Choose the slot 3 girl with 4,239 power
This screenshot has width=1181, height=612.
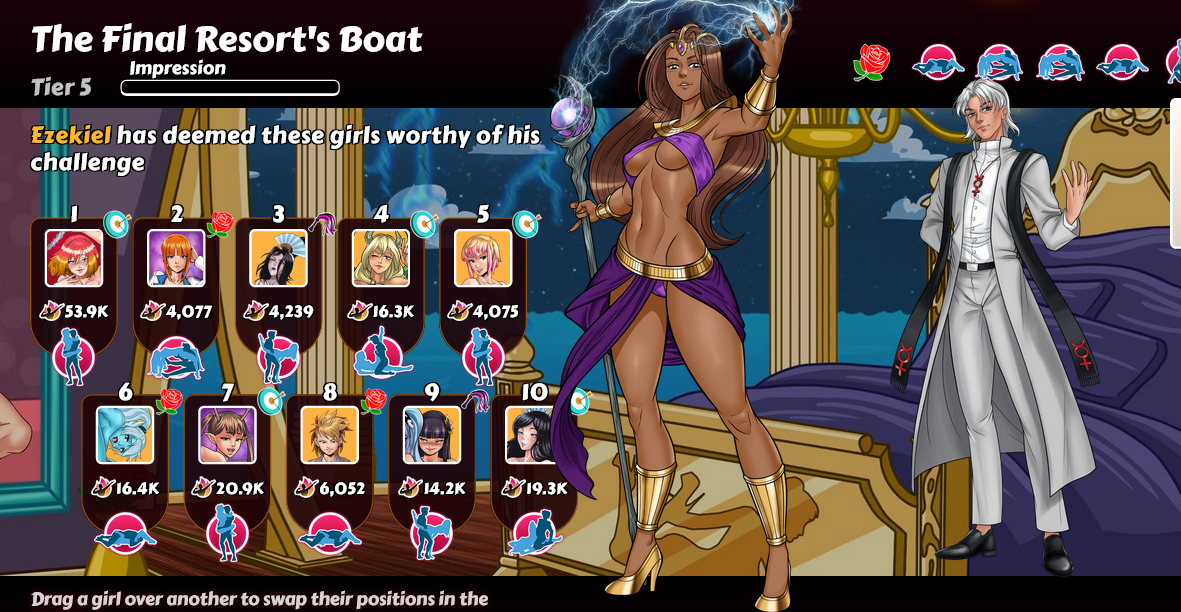coord(278,258)
